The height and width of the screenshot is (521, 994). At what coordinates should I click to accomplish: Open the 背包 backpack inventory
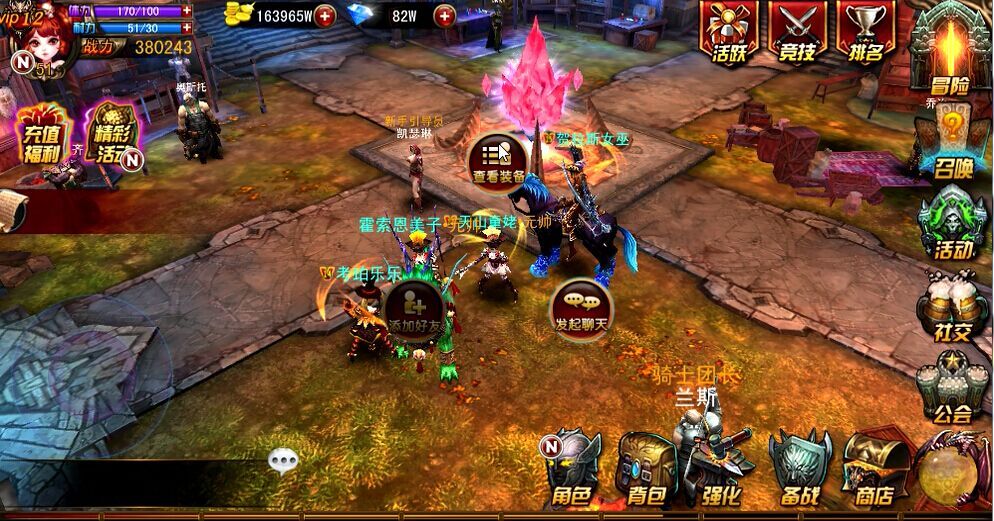[642, 469]
